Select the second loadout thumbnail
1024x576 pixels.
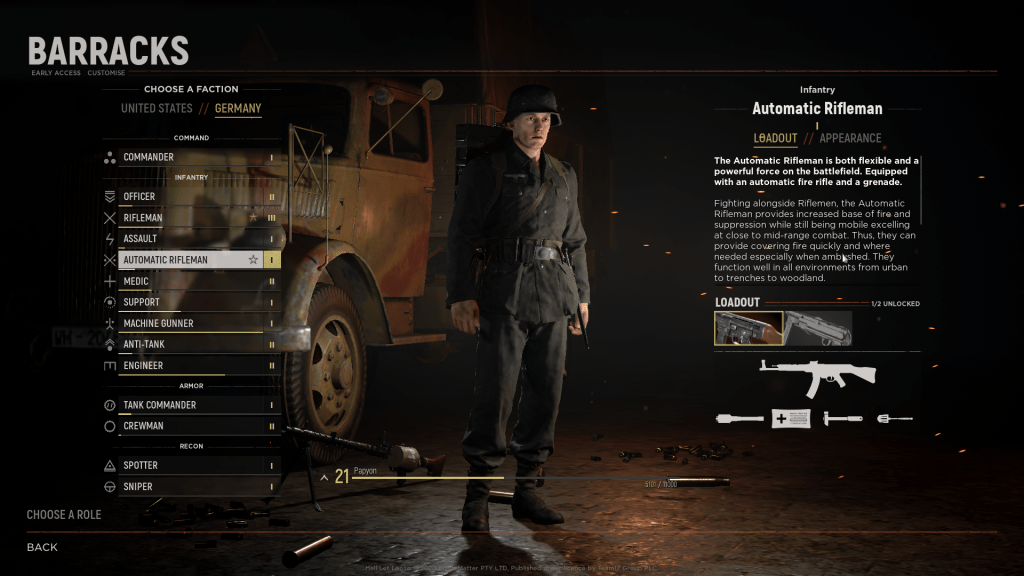pyautogui.click(x=818, y=328)
